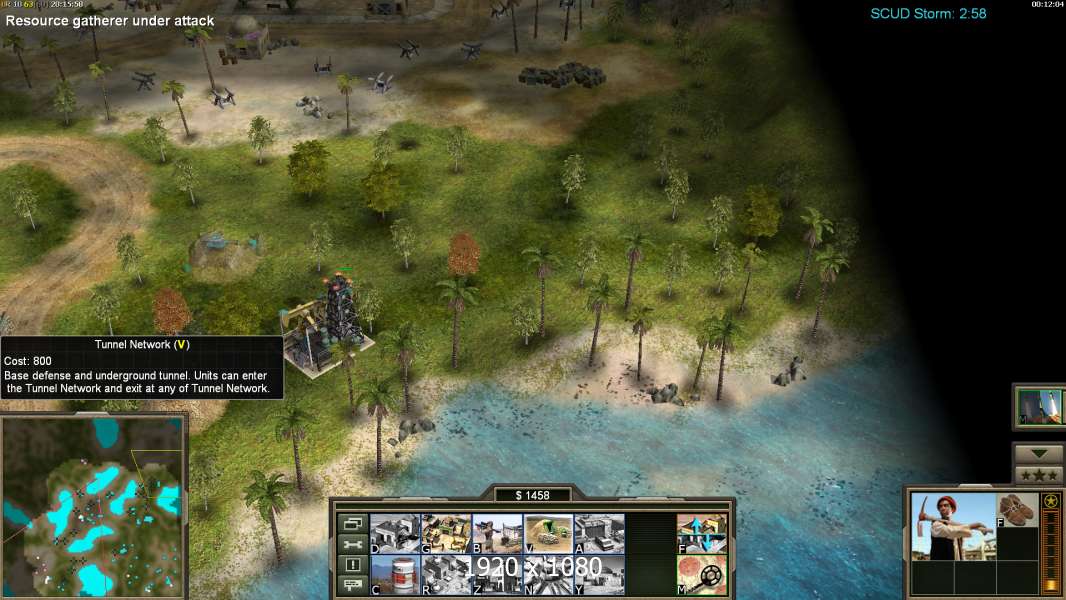1066x600 pixels.
Task: Build the Tunnel Network structure
Action: [548, 533]
